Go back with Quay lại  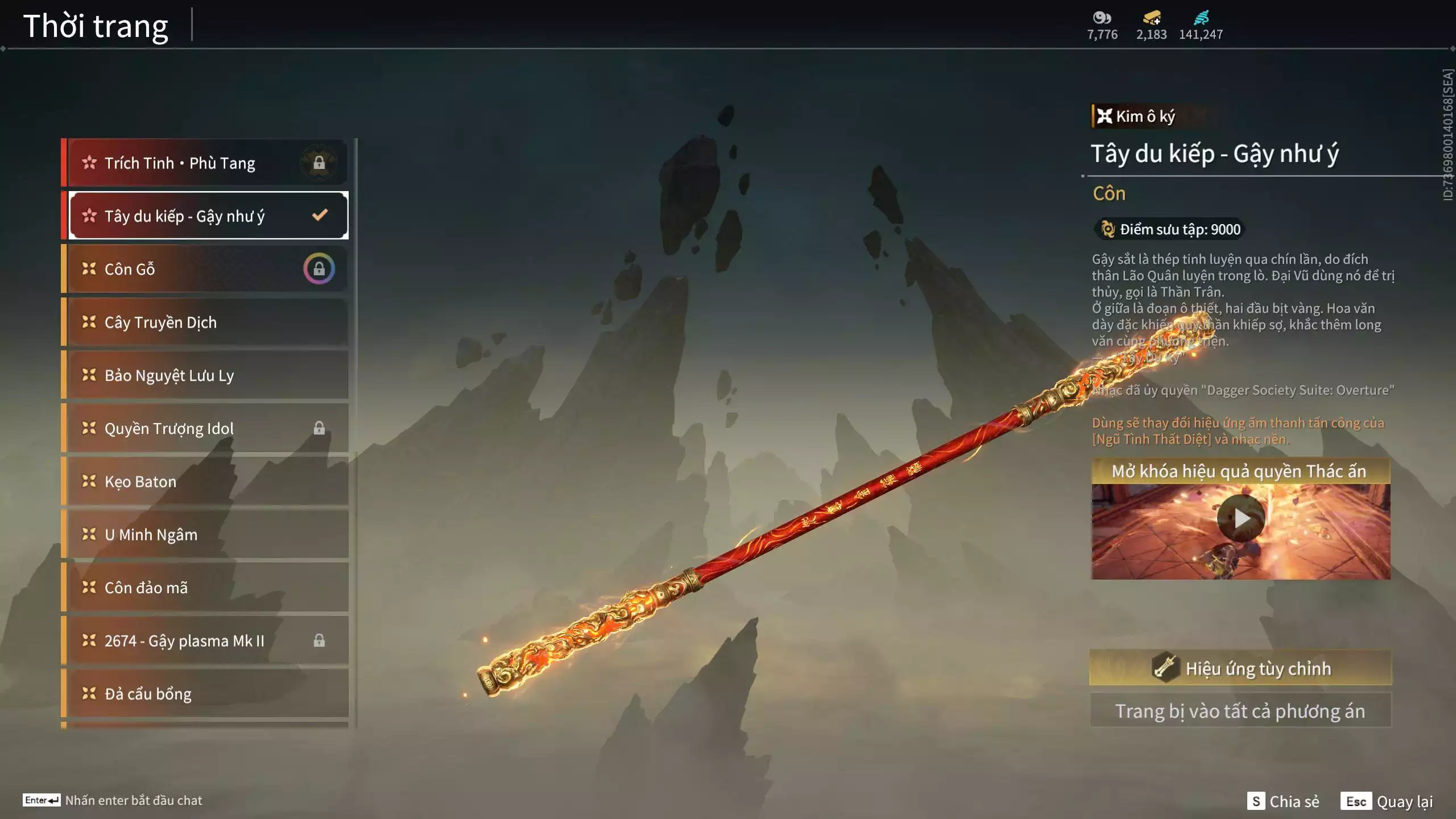1387,801
